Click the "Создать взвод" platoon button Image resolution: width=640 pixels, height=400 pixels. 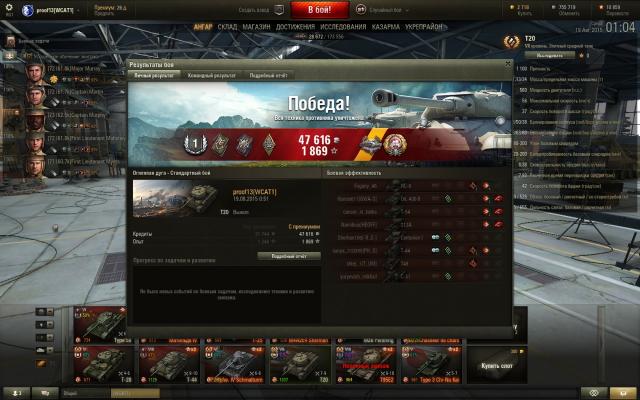253,9
